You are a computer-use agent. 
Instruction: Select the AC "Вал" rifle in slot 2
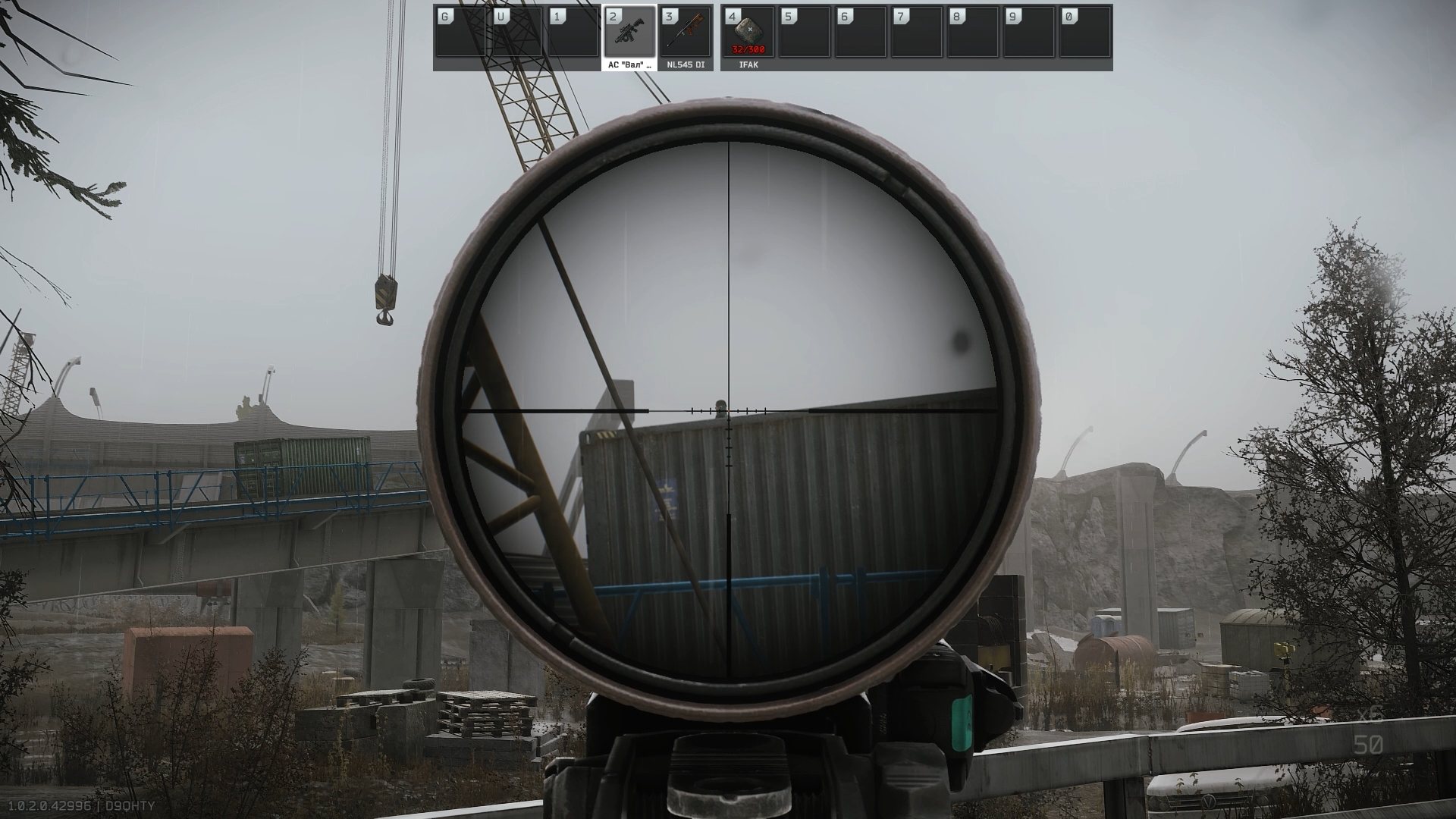[x=631, y=32]
